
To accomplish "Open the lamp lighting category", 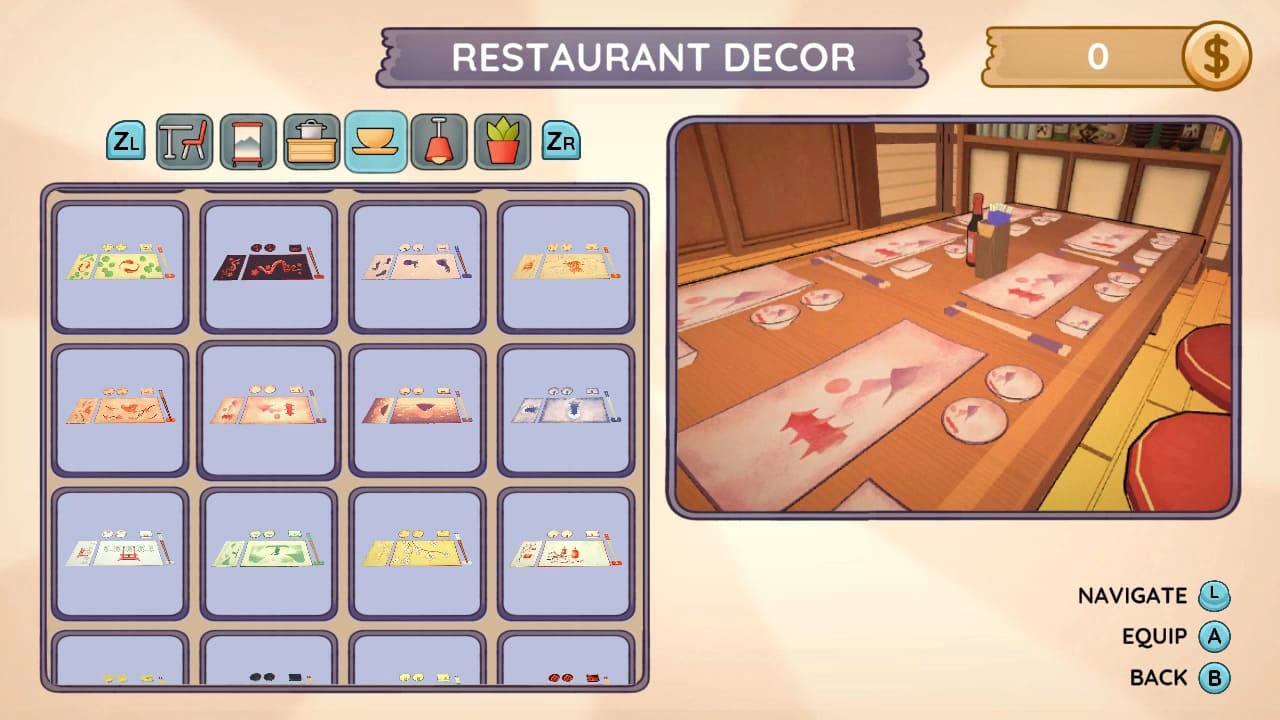I will (439, 141).
